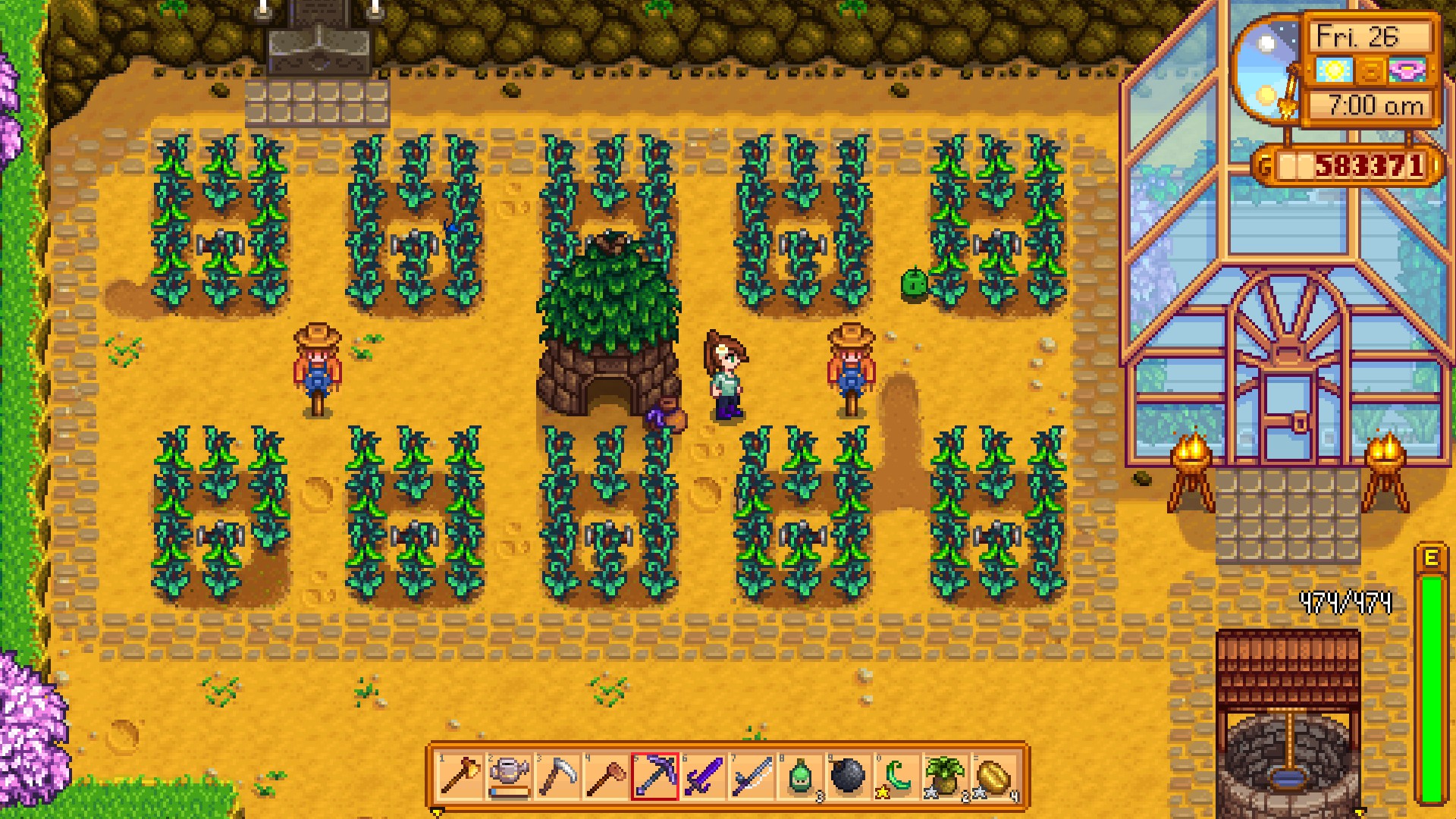
Task: Choose the scythe slot
Action: (557, 776)
